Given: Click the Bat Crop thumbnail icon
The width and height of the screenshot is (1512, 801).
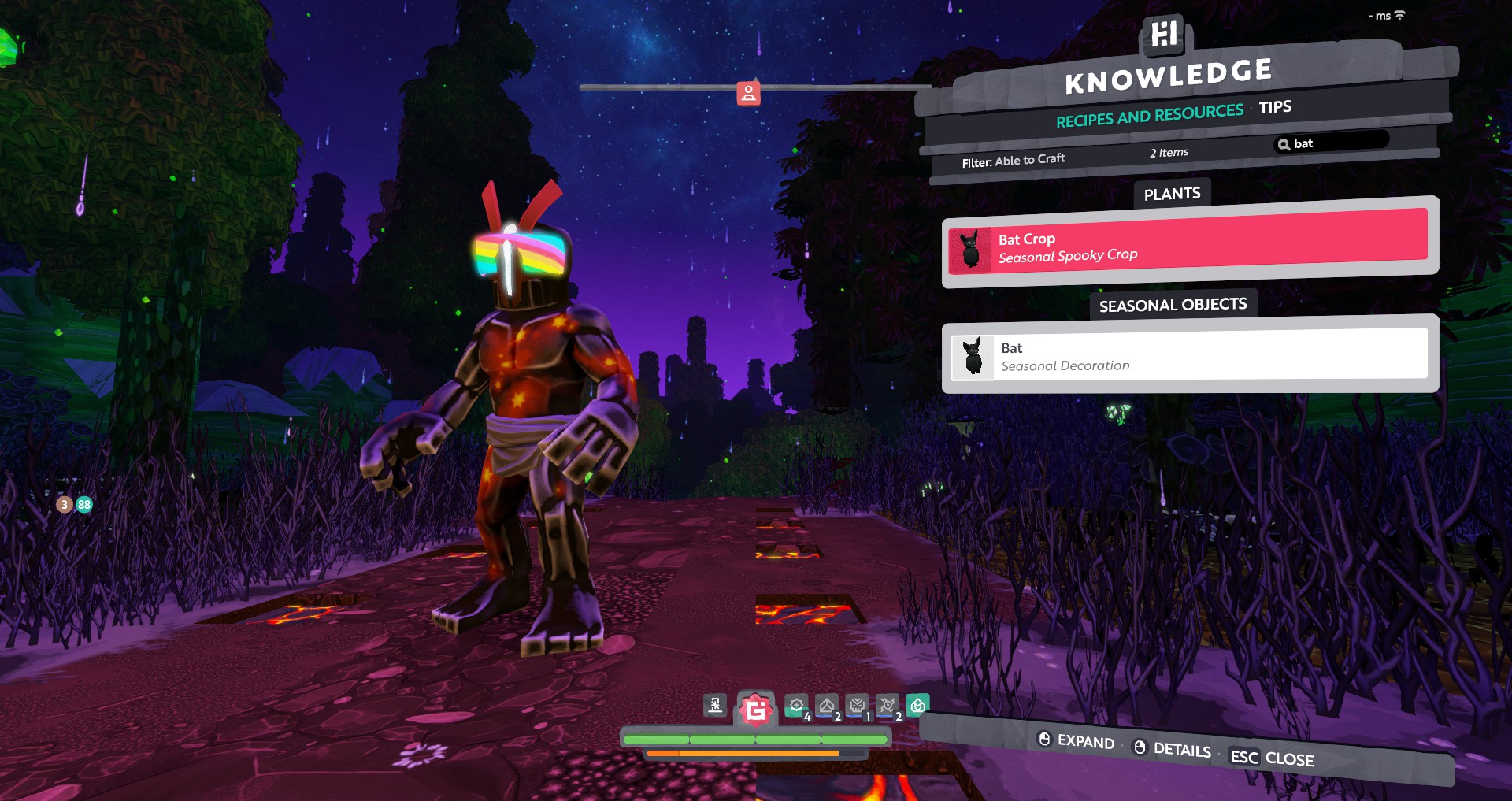Looking at the screenshot, I should [971, 250].
